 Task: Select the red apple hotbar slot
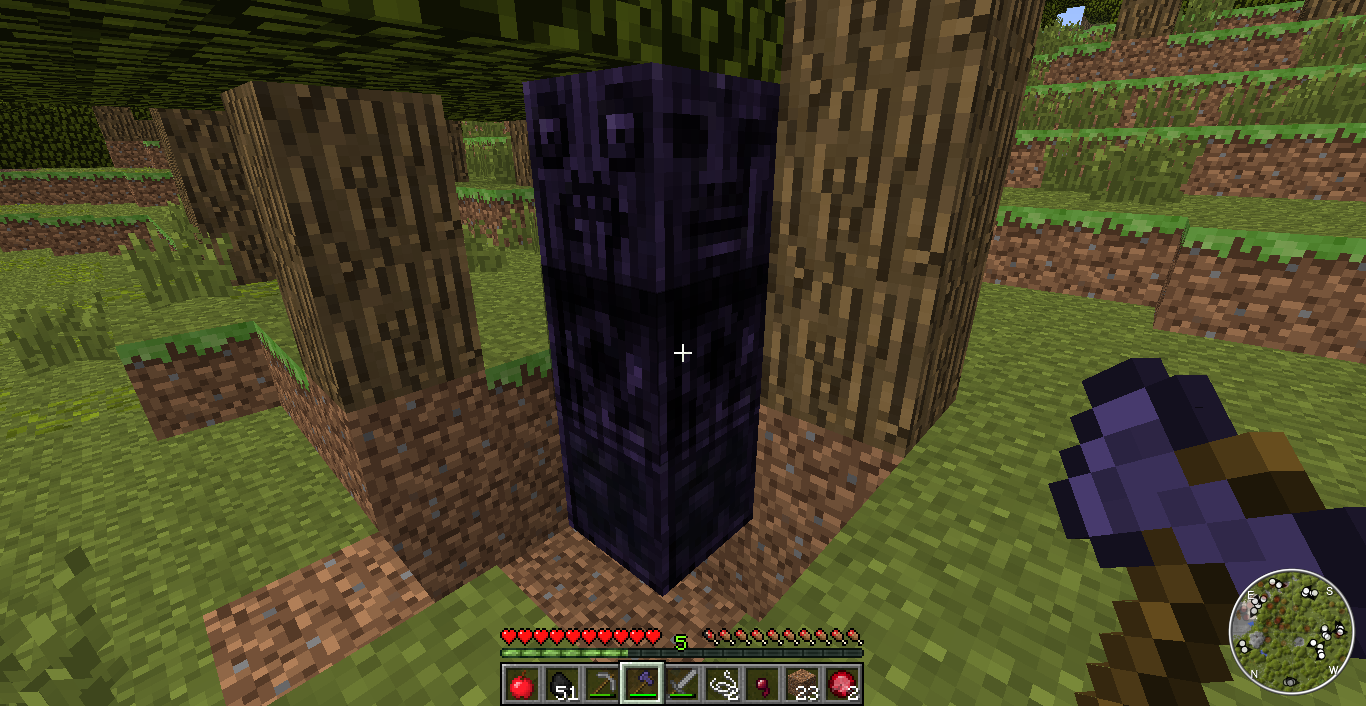tap(519, 685)
